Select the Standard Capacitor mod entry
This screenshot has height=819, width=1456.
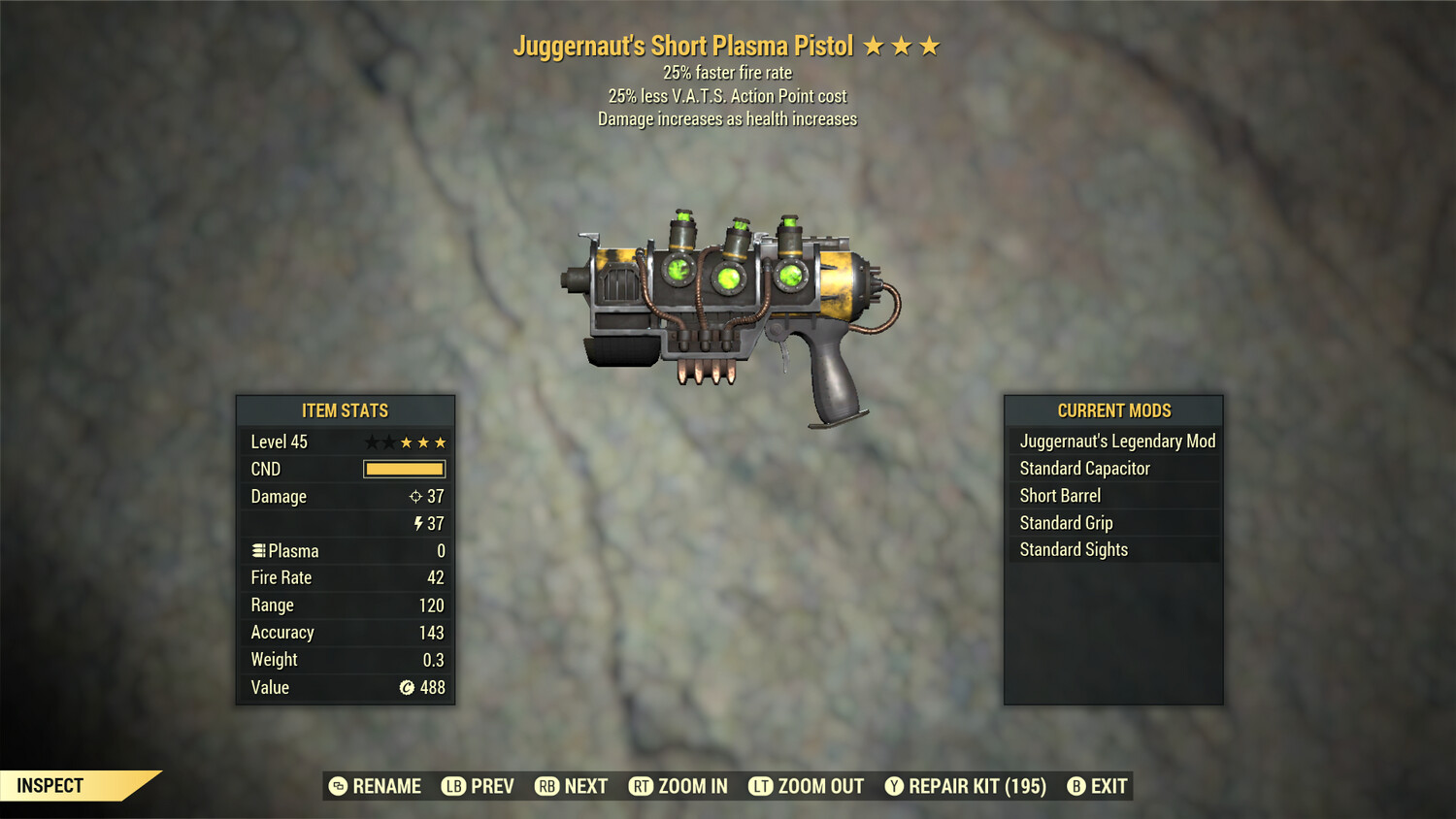pos(1083,469)
